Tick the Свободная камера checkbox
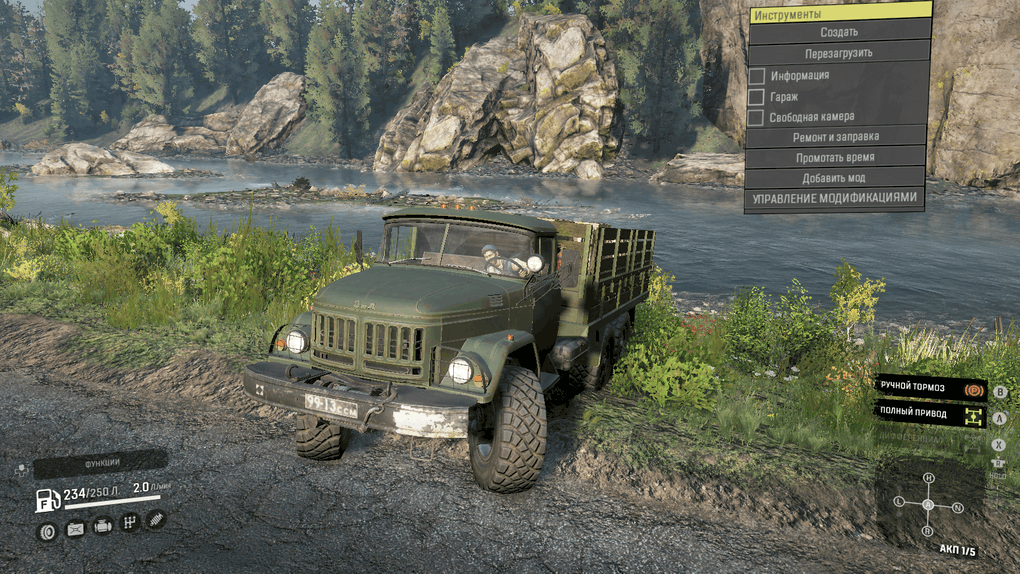1020x574 pixels. pyautogui.click(x=757, y=118)
